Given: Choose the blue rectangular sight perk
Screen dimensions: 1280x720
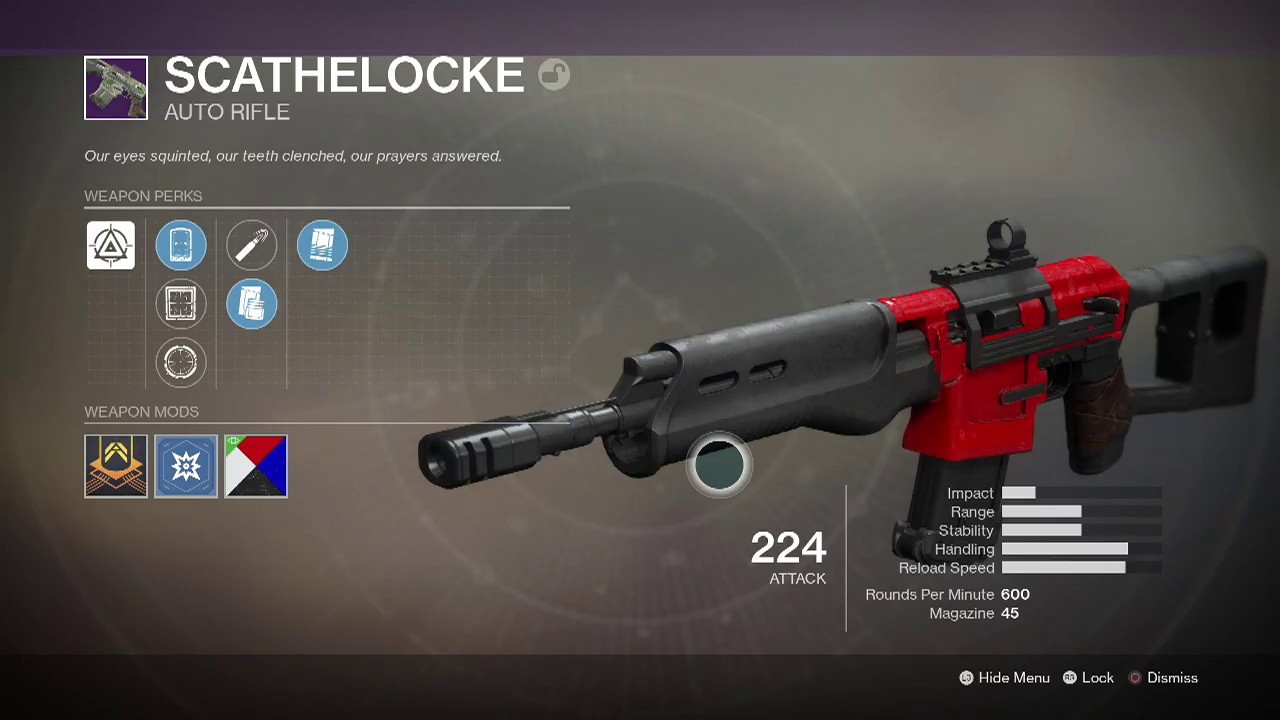Looking at the screenshot, I should [x=181, y=245].
